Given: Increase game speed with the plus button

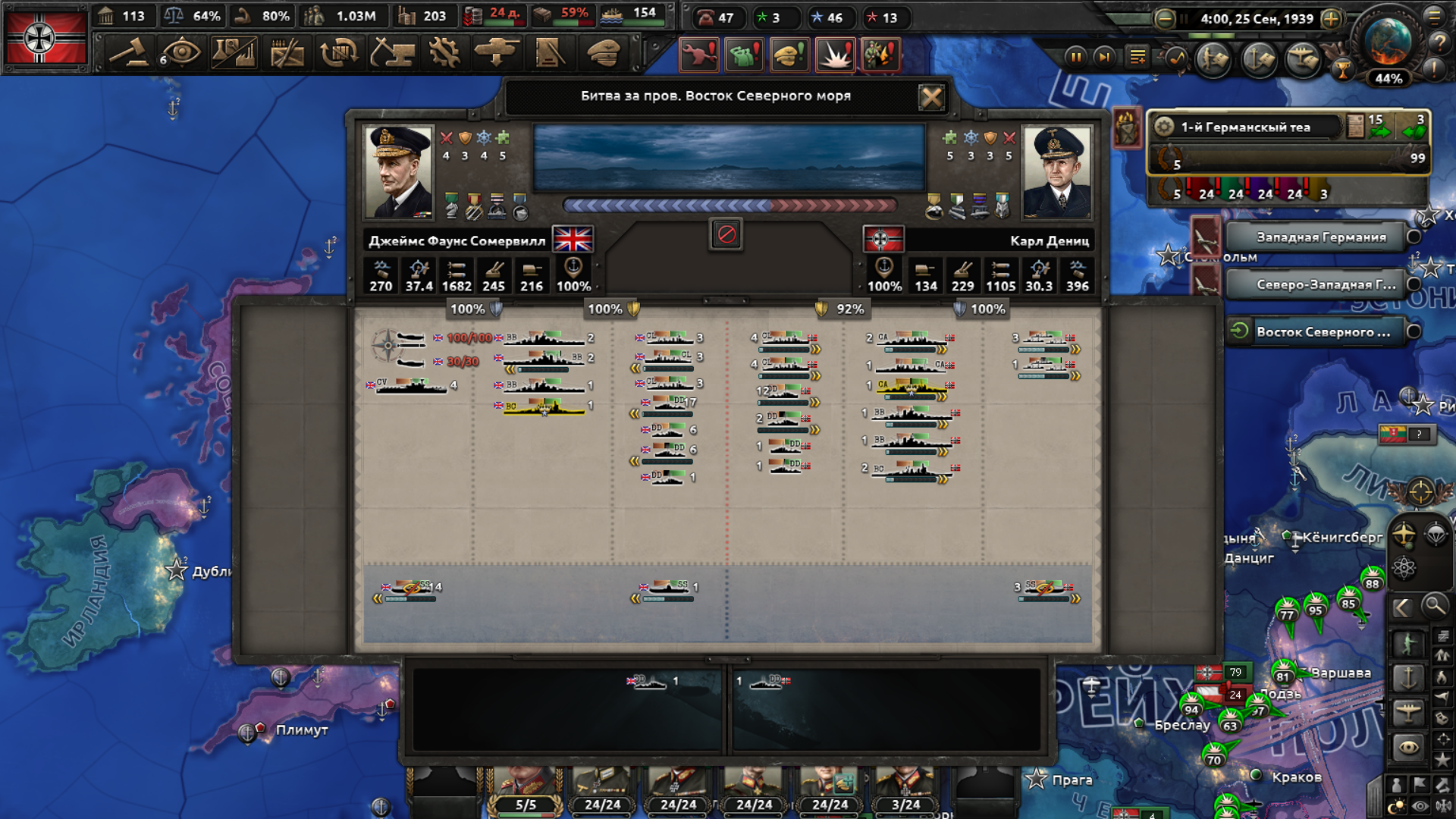Looking at the screenshot, I should (1331, 19).
